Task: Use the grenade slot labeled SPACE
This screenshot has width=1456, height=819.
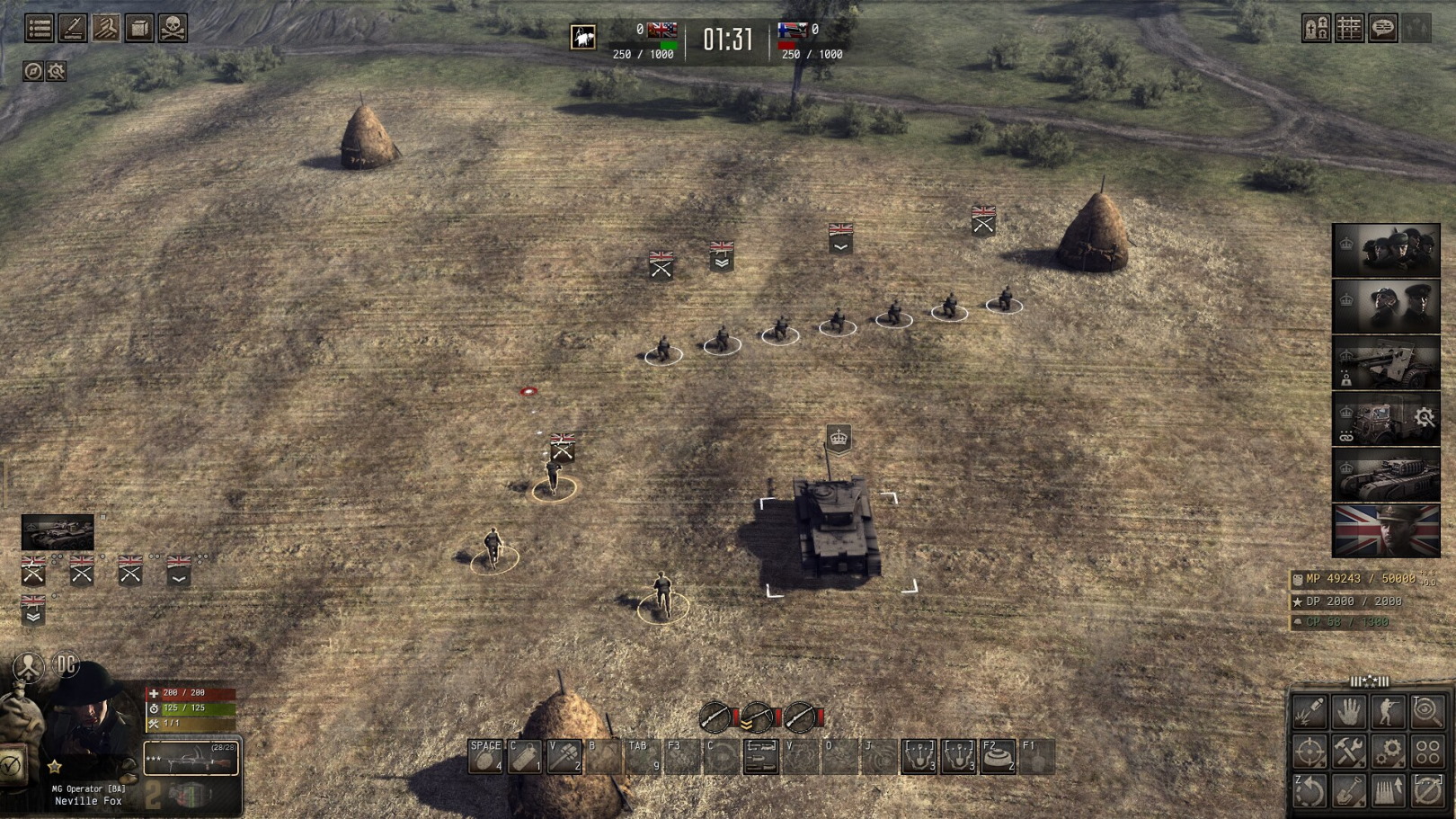Action: coord(485,756)
